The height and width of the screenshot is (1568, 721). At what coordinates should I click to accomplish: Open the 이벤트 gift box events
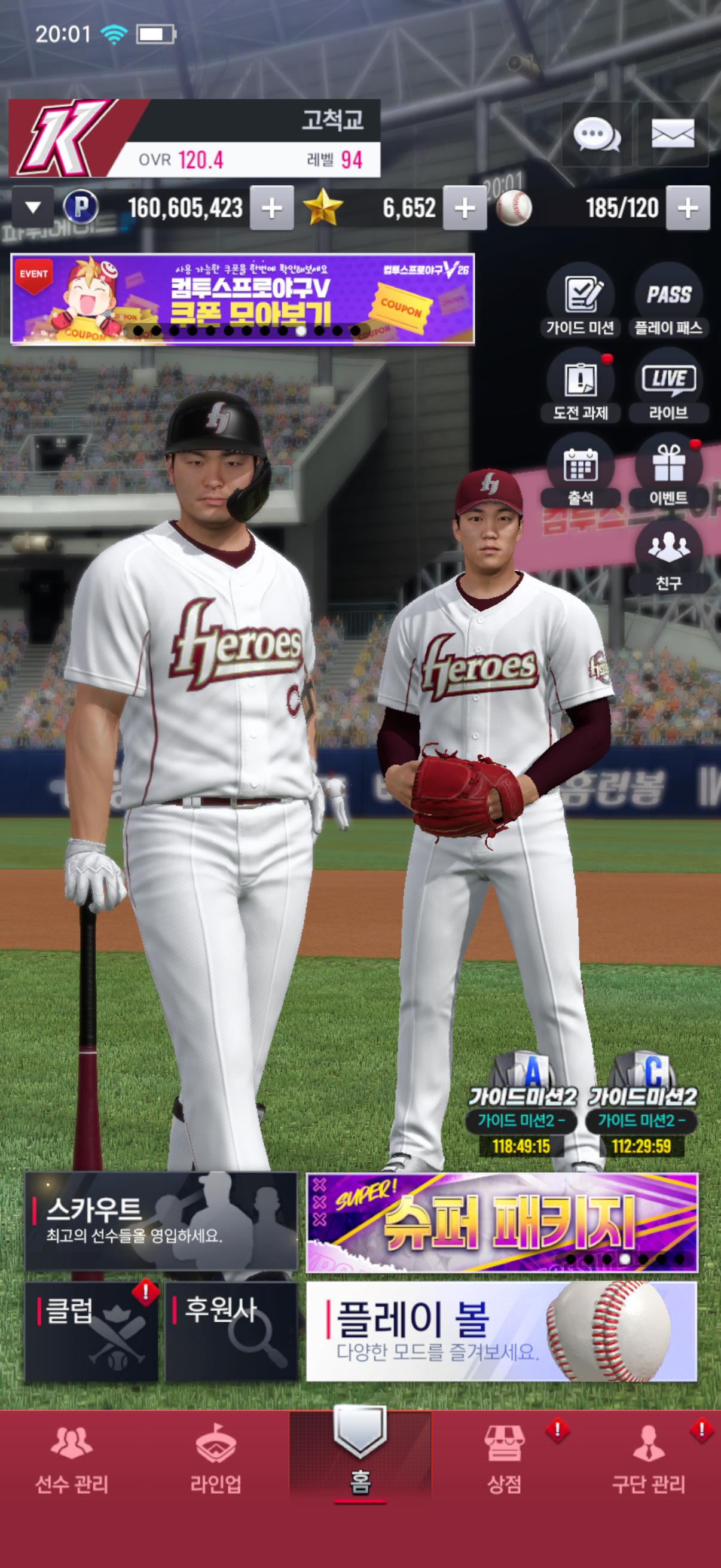tap(668, 471)
